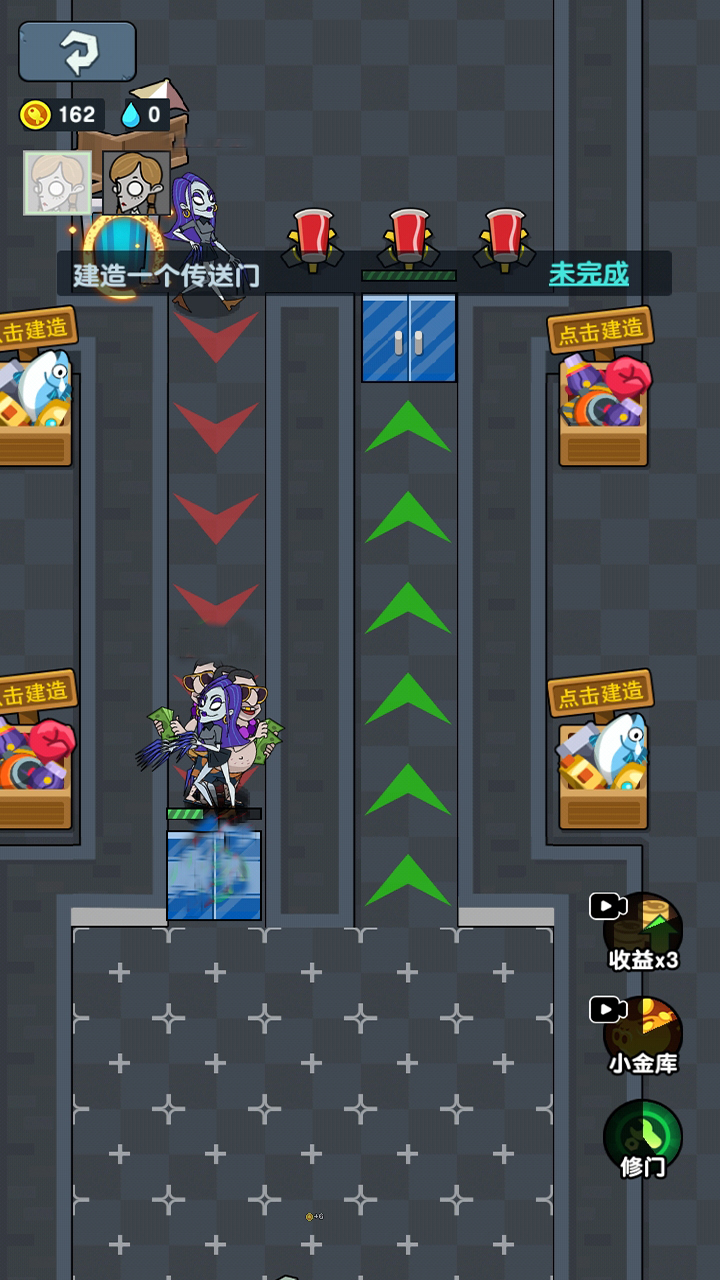Screen dimensions: 720x1280
Task: Activate the 收益x3 video bonus
Action: point(642,932)
